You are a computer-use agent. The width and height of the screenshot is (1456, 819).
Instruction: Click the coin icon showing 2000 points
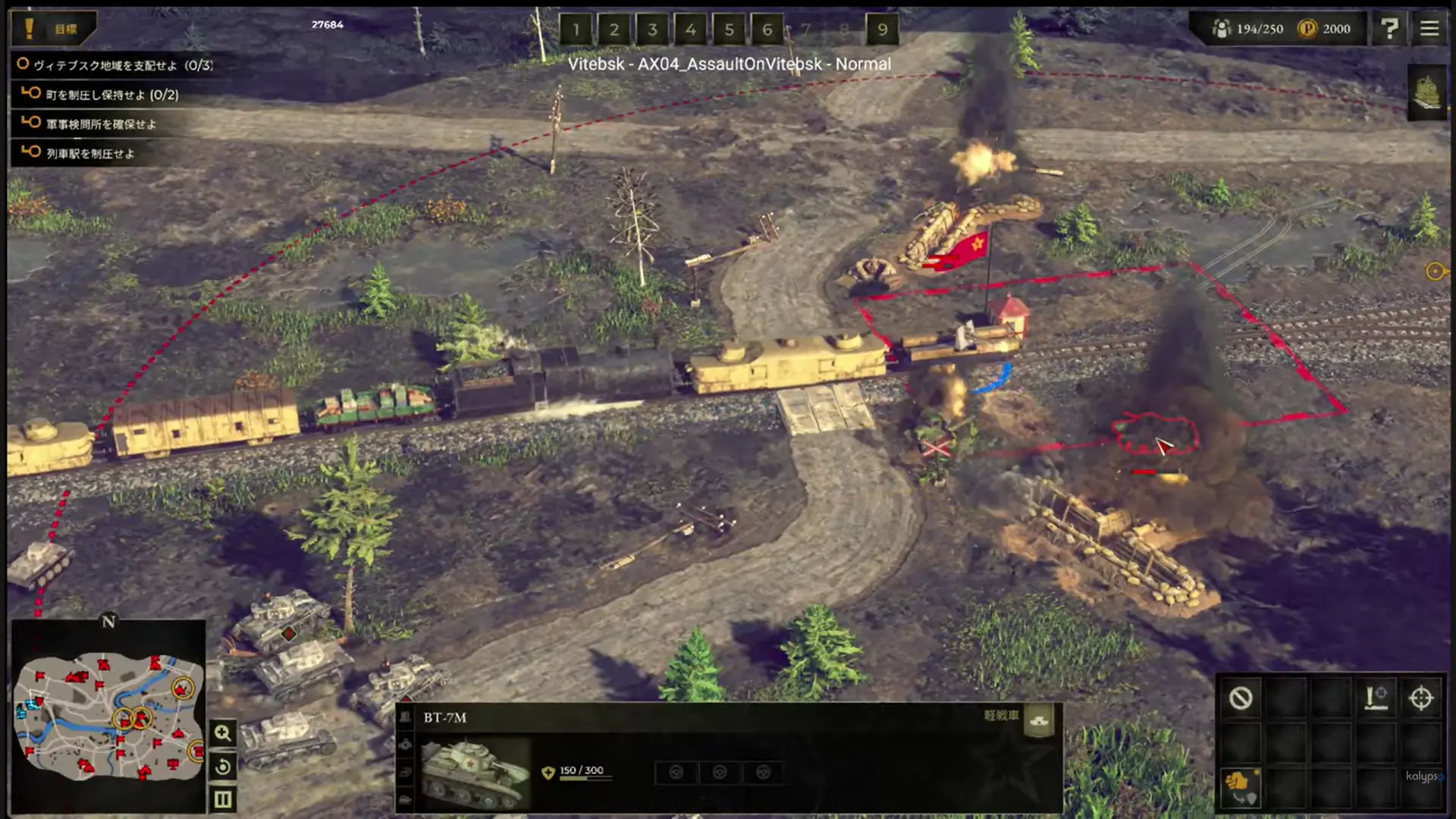[1306, 29]
